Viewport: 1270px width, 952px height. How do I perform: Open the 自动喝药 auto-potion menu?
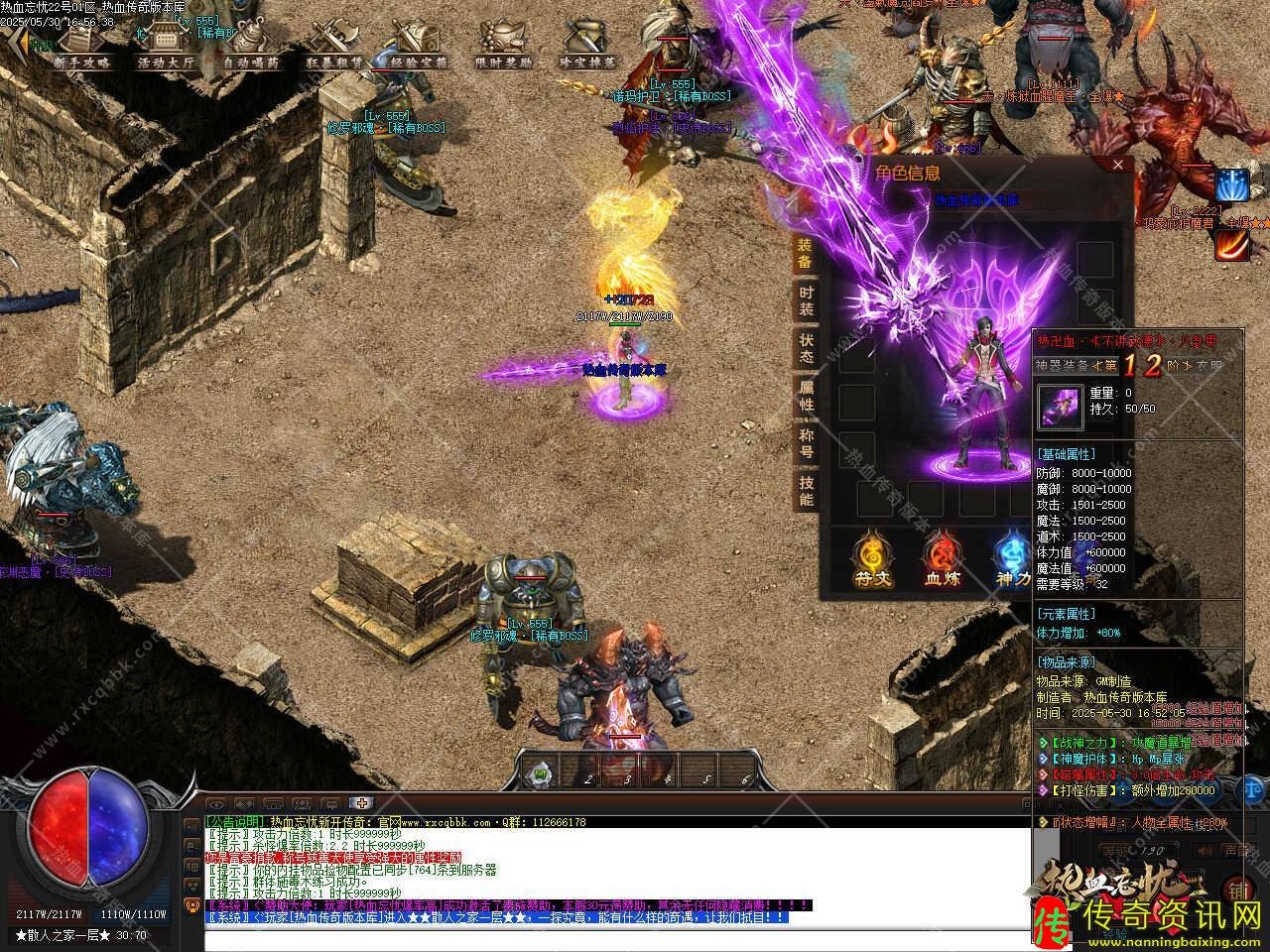(x=250, y=45)
